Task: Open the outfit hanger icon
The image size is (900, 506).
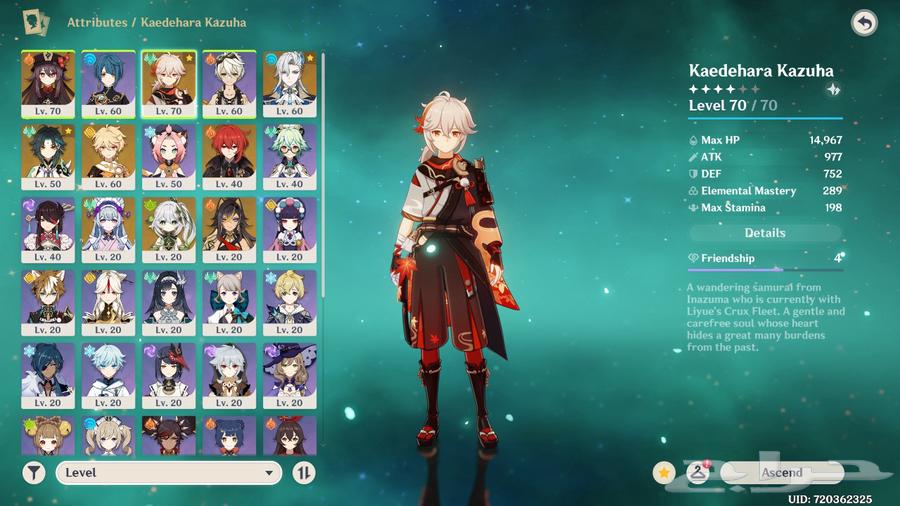Action: (x=698, y=472)
